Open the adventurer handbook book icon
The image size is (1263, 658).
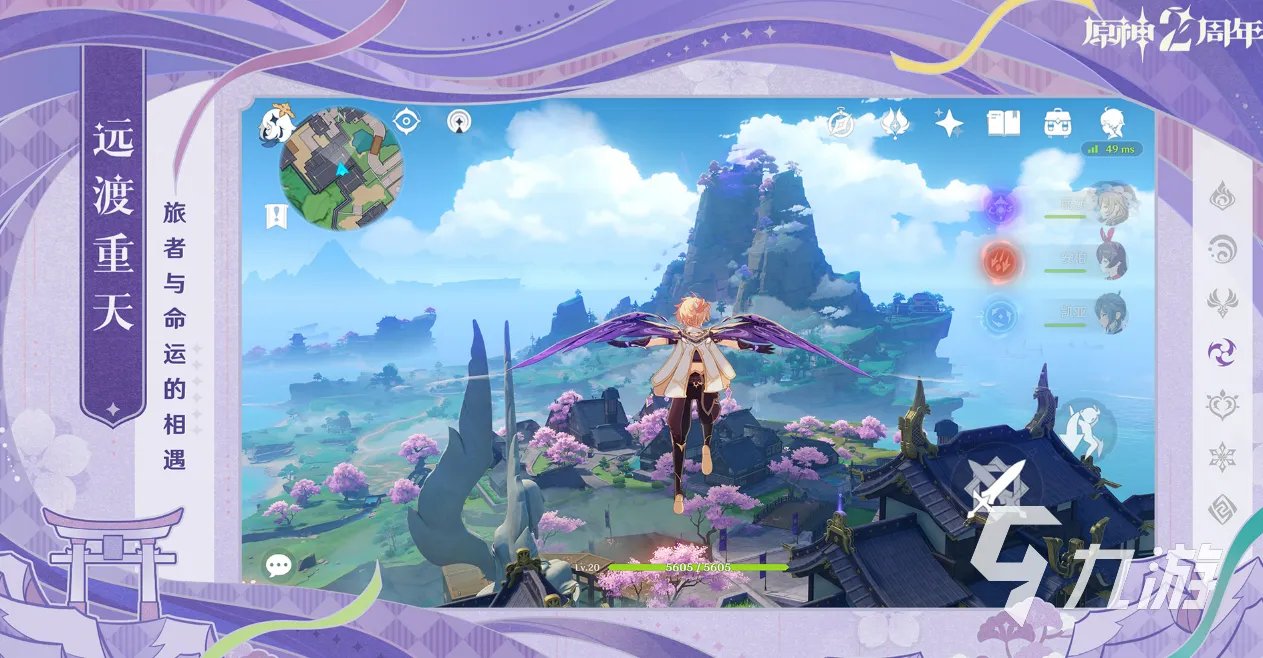click(x=1003, y=123)
